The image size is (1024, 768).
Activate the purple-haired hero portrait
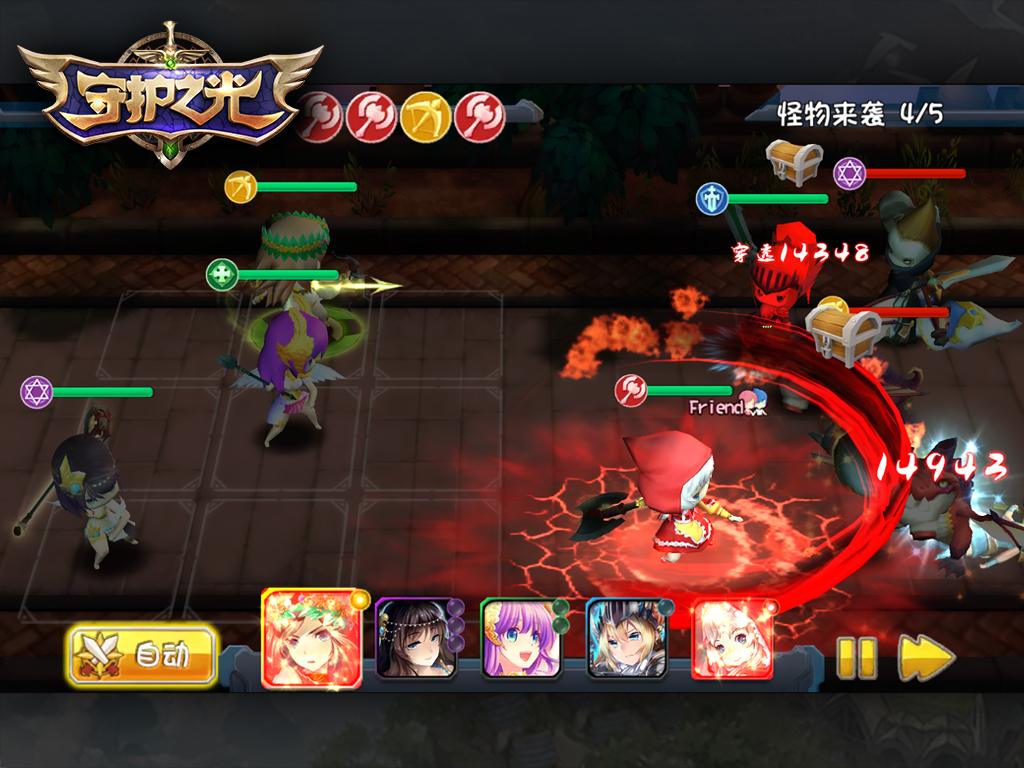520,639
